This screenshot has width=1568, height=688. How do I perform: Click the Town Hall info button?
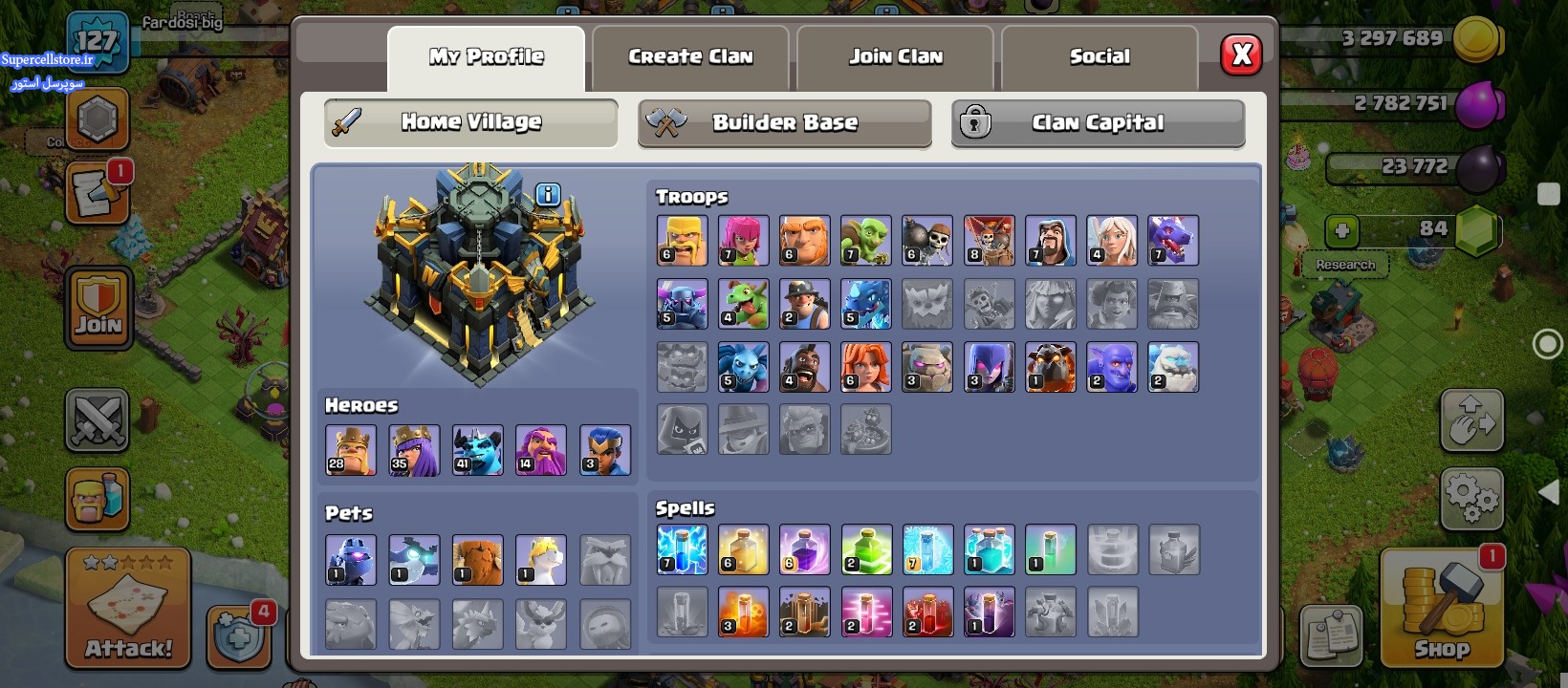coord(548,195)
